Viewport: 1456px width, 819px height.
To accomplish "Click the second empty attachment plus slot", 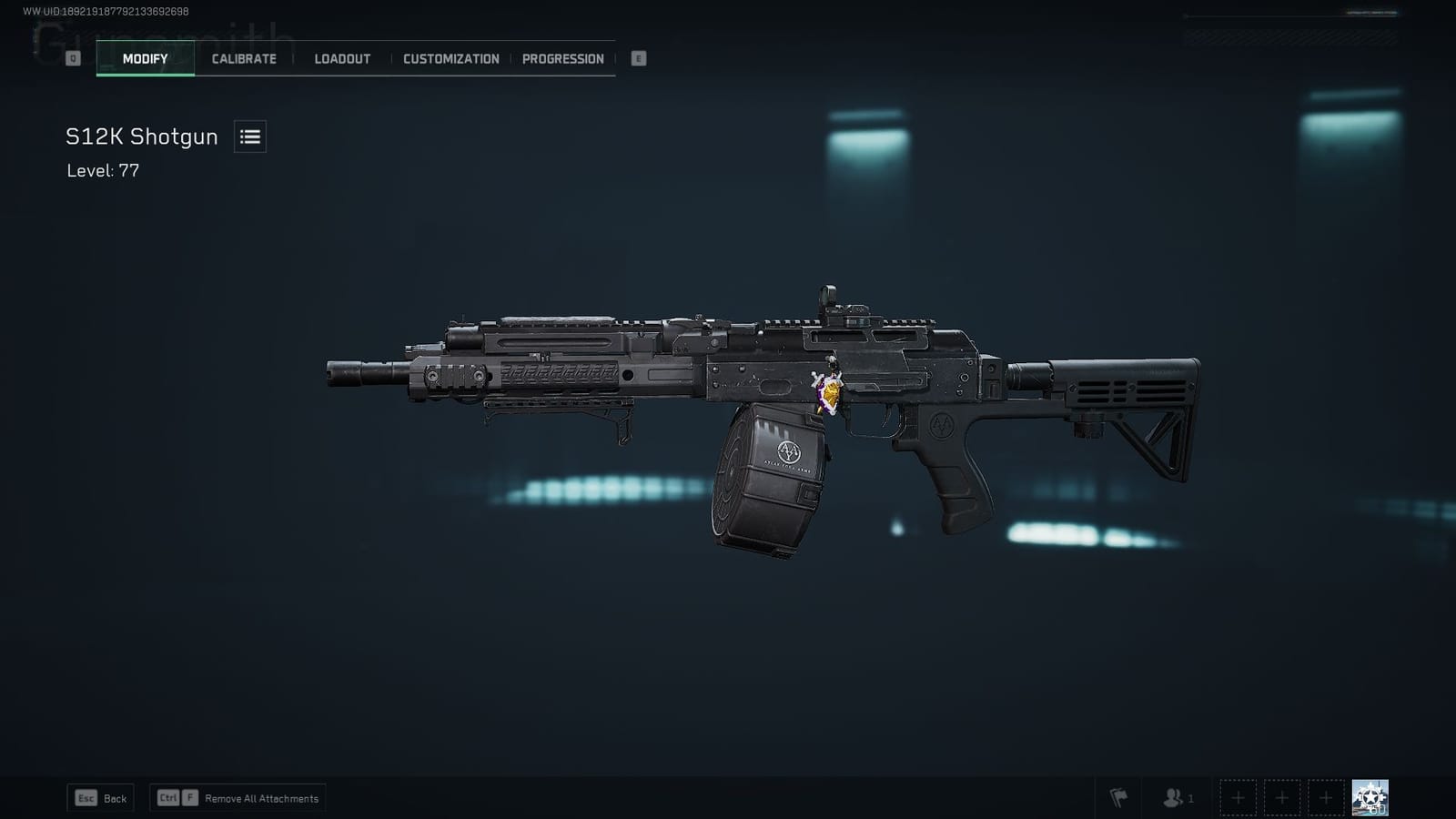I will coord(1282,797).
